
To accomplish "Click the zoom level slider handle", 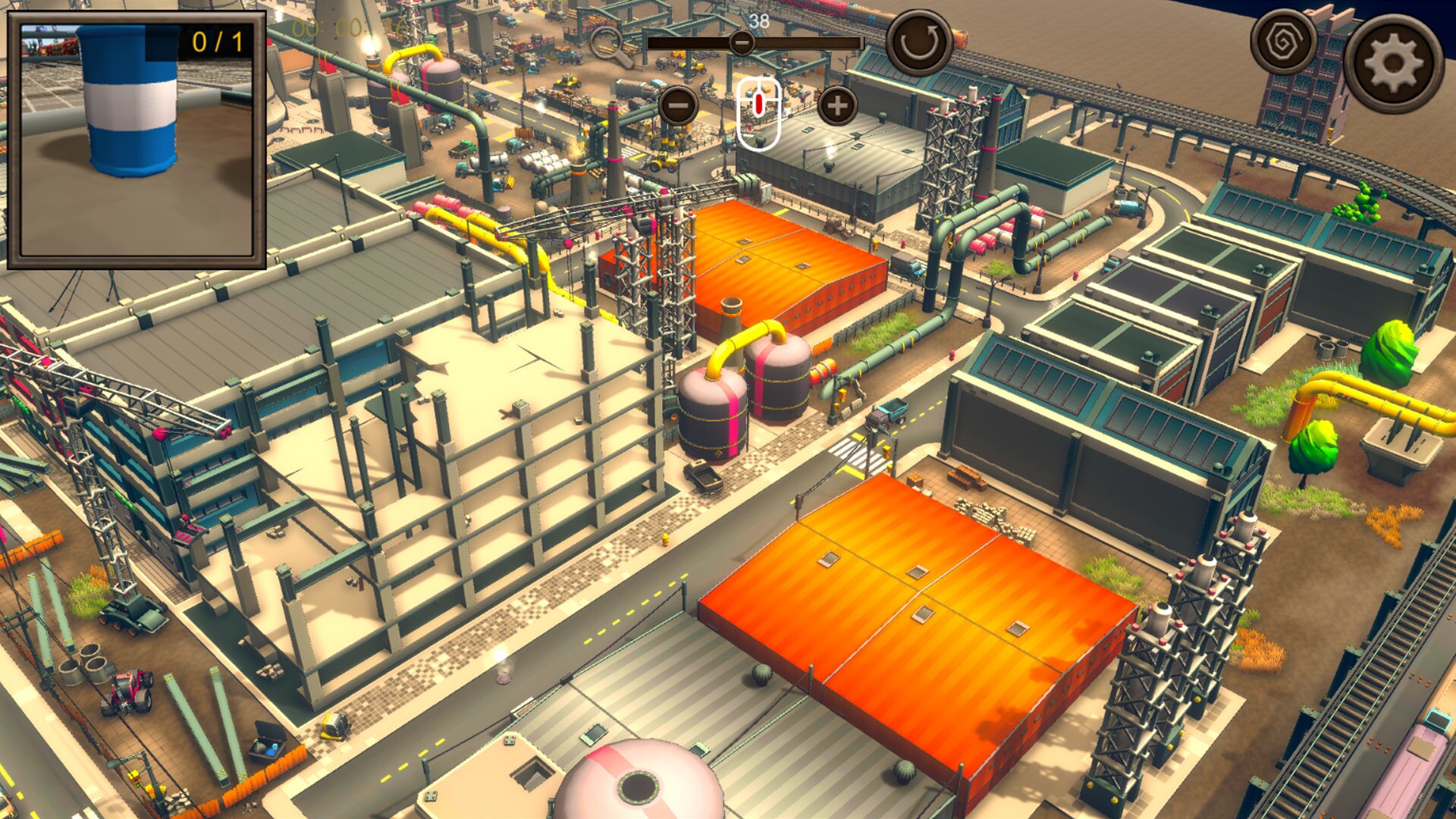I will (x=742, y=44).
